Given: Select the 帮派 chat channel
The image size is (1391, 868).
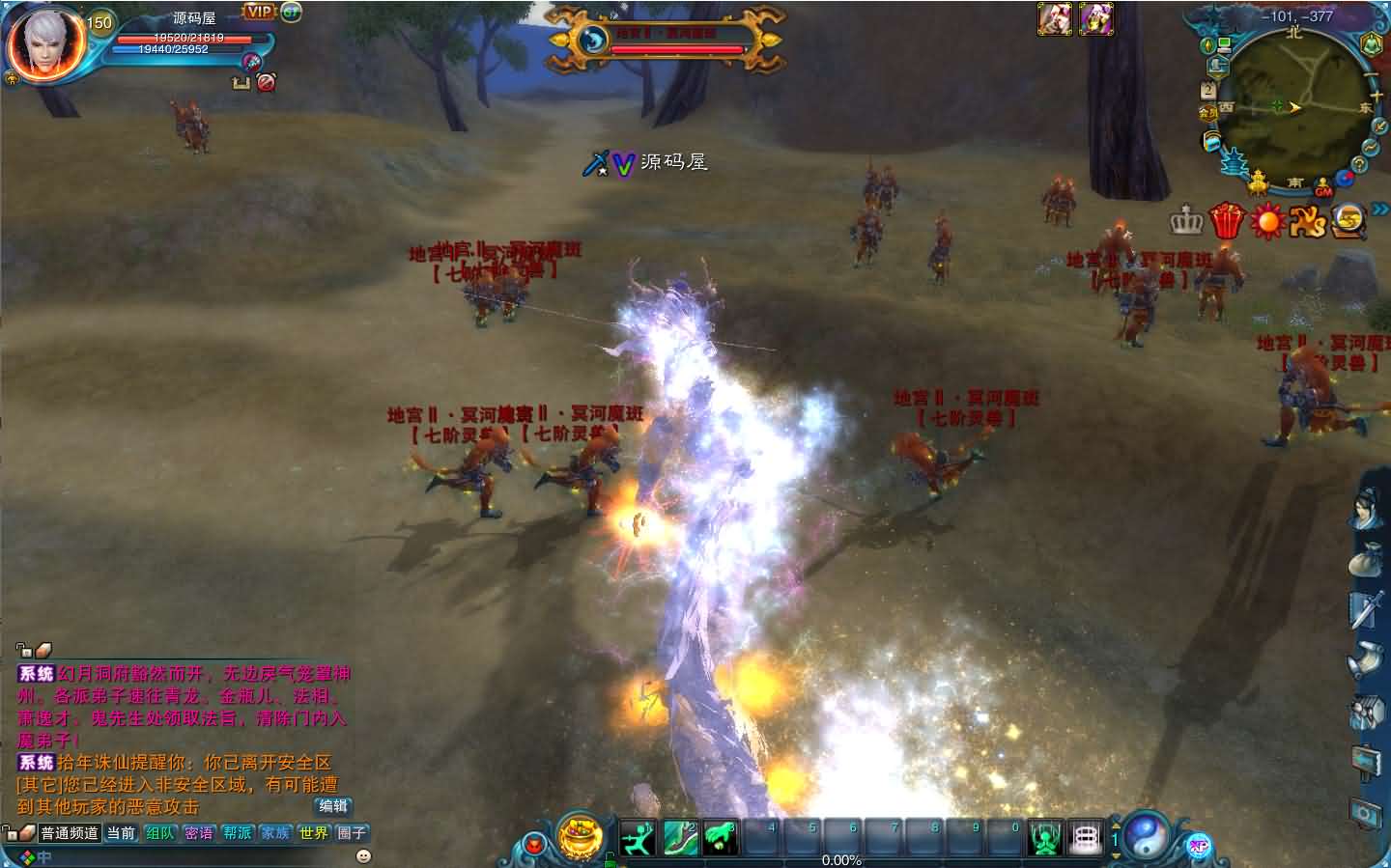Looking at the screenshot, I should point(237,832).
